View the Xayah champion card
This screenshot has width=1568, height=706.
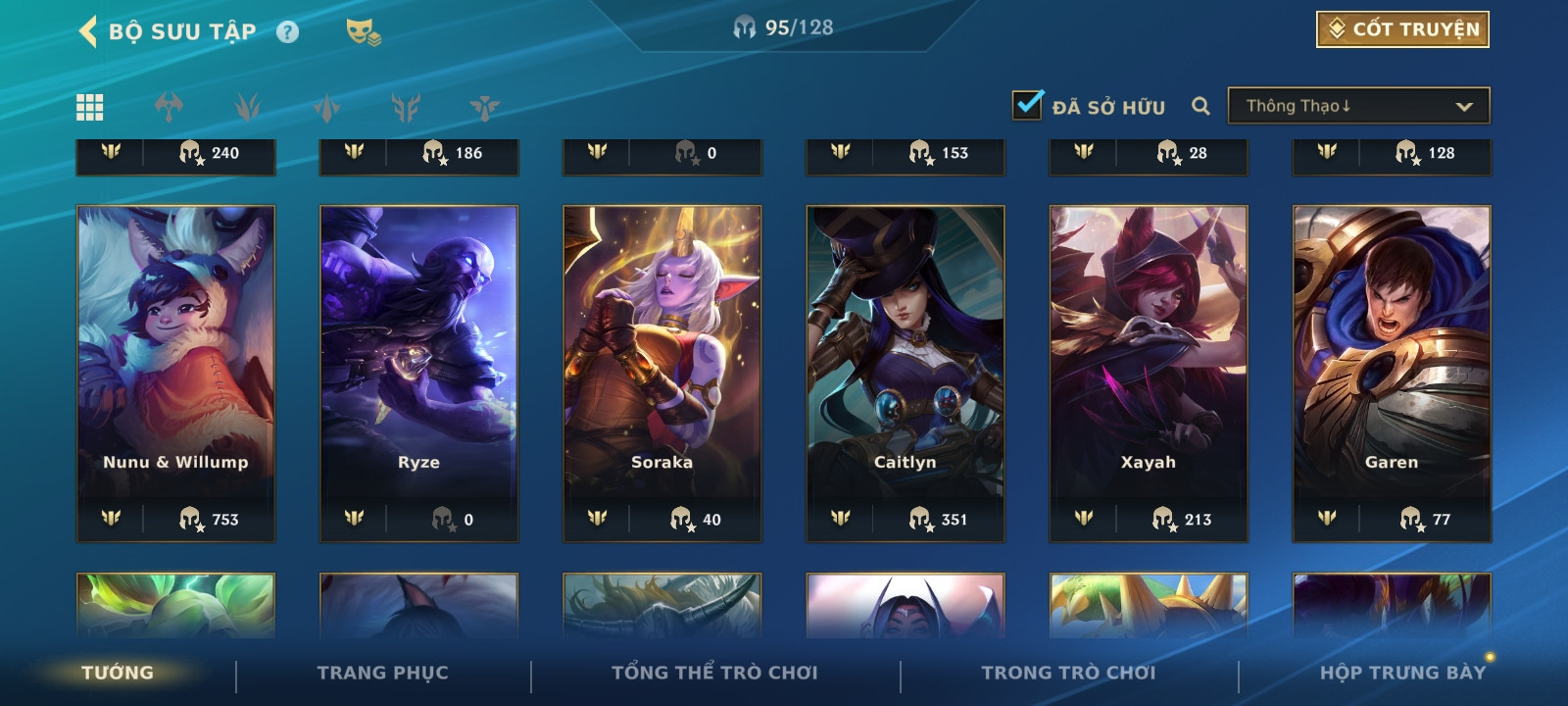tap(1149, 373)
